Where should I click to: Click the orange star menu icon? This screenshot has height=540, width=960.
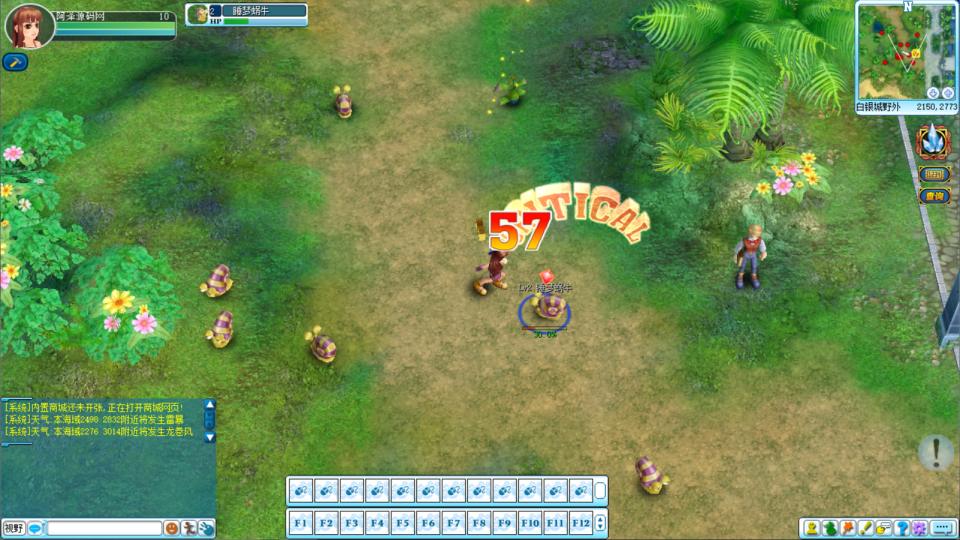[x=848, y=528]
